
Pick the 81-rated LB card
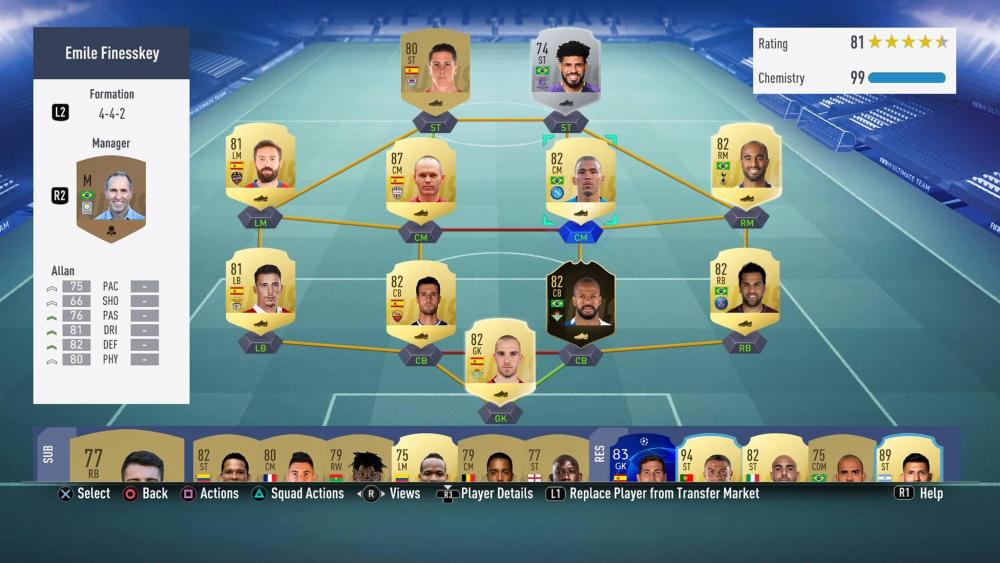coord(261,290)
